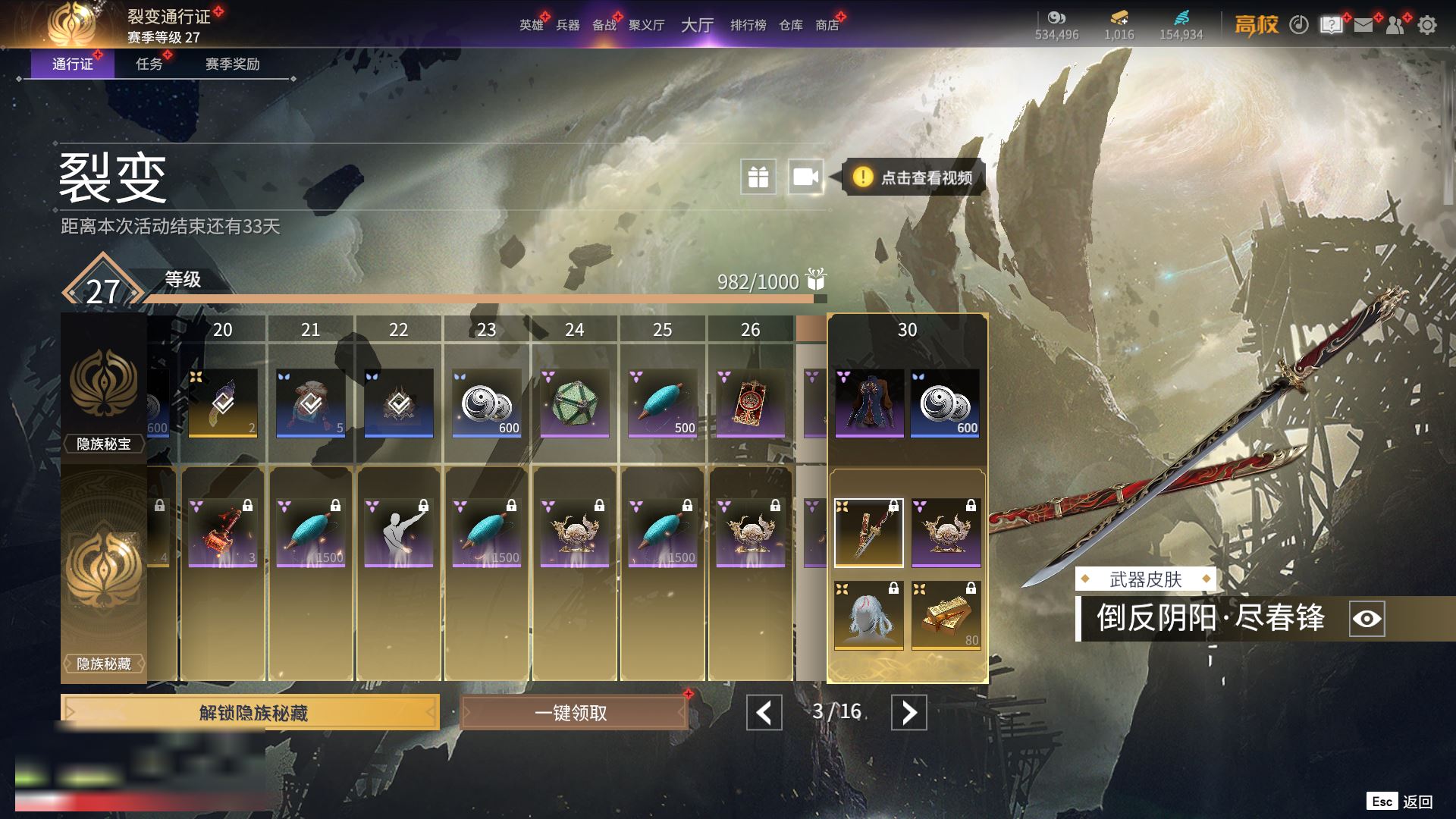
Task: Select the 通行证 tab
Action: click(73, 64)
